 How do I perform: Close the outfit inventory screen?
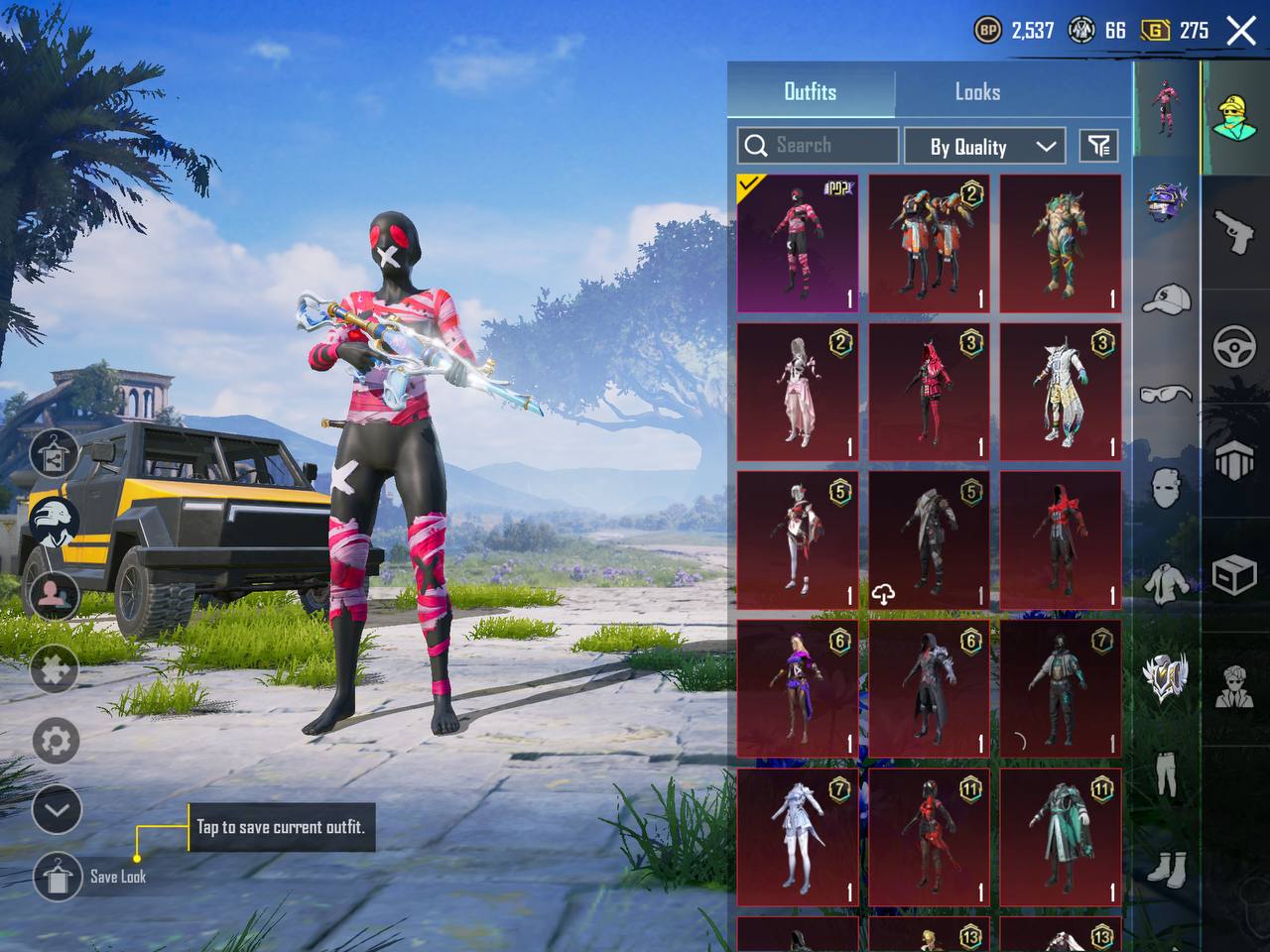(1241, 31)
